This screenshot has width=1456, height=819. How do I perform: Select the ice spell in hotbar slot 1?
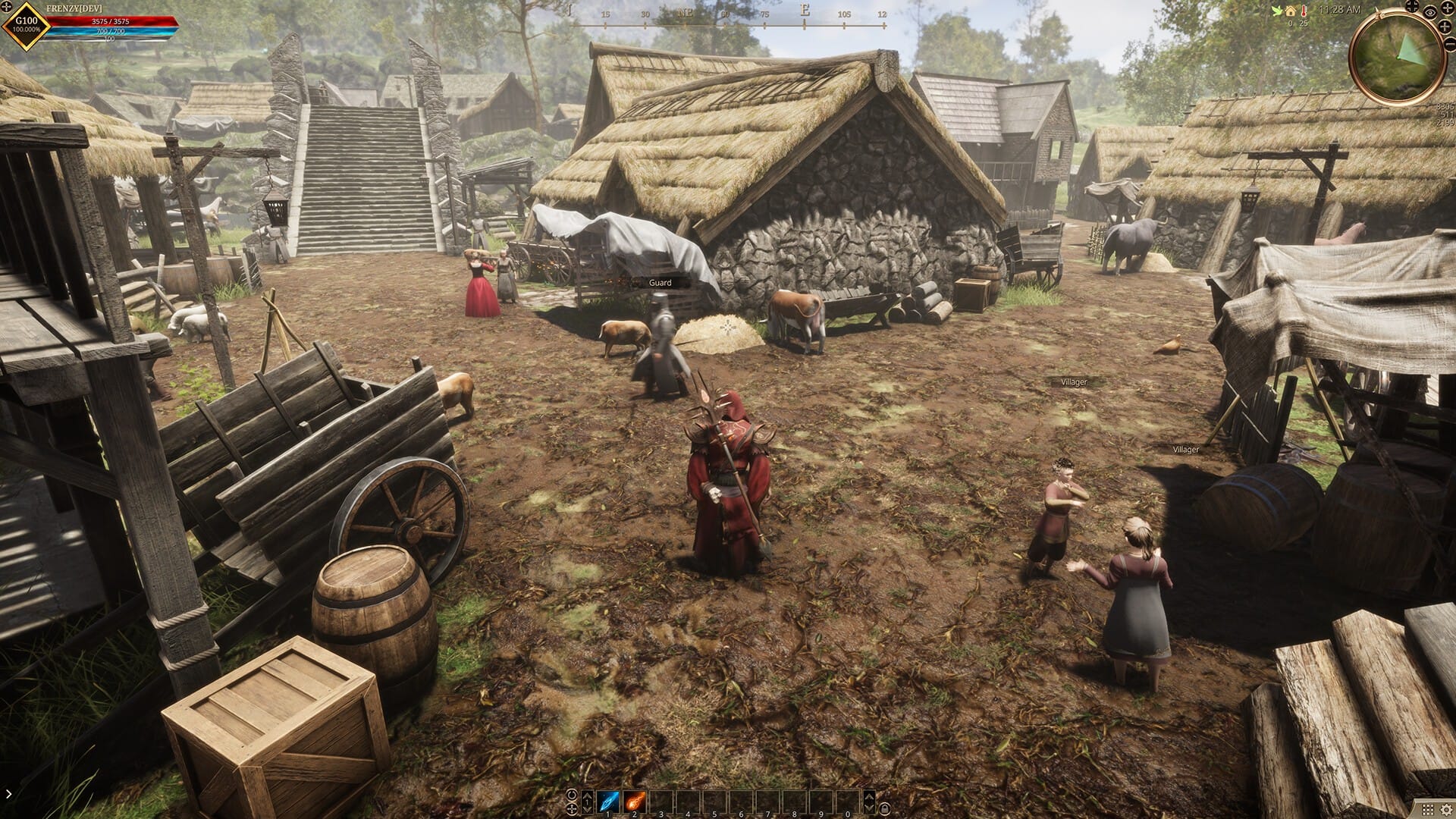click(607, 801)
